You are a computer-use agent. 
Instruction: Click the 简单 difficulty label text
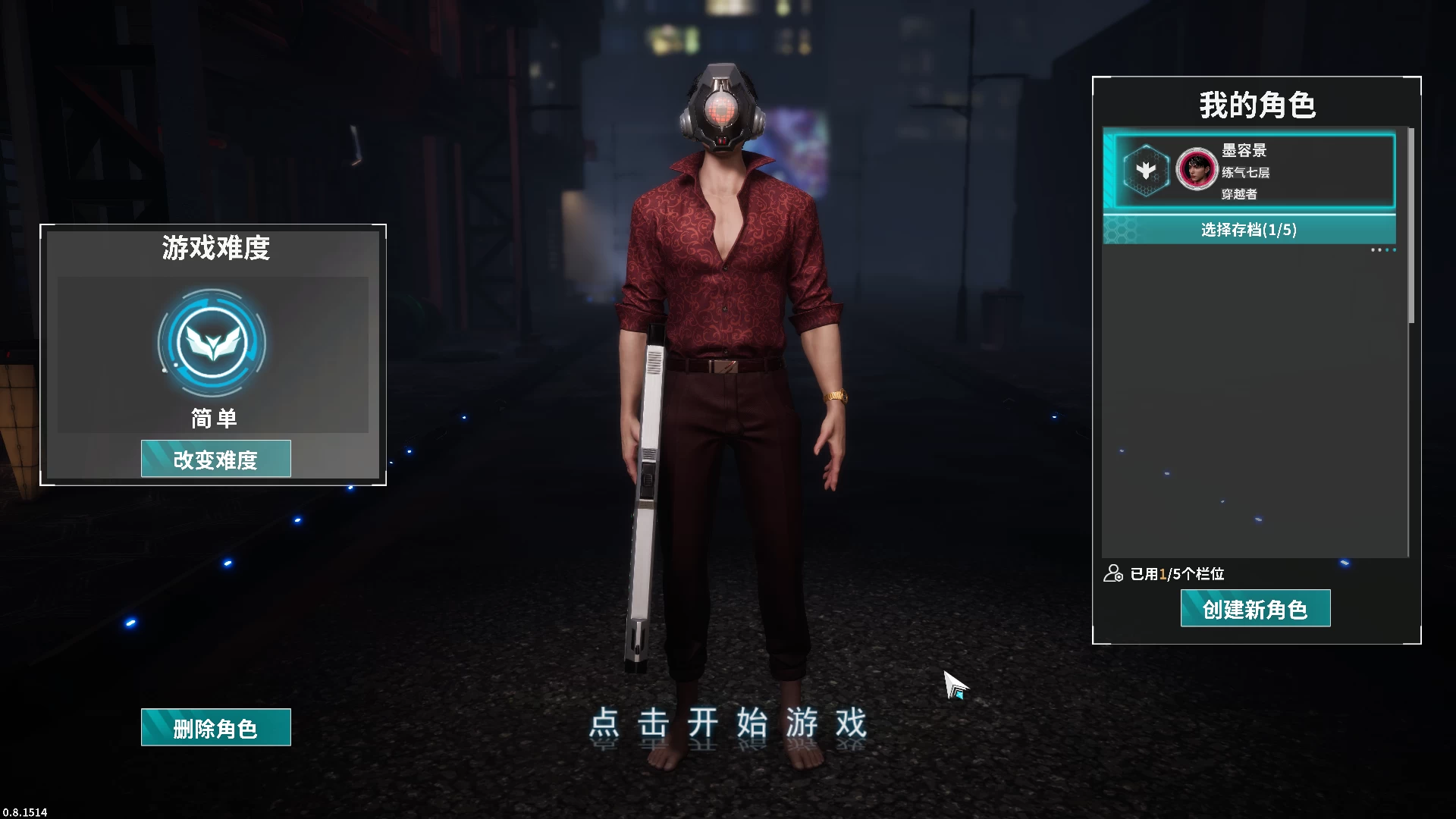pos(214,417)
